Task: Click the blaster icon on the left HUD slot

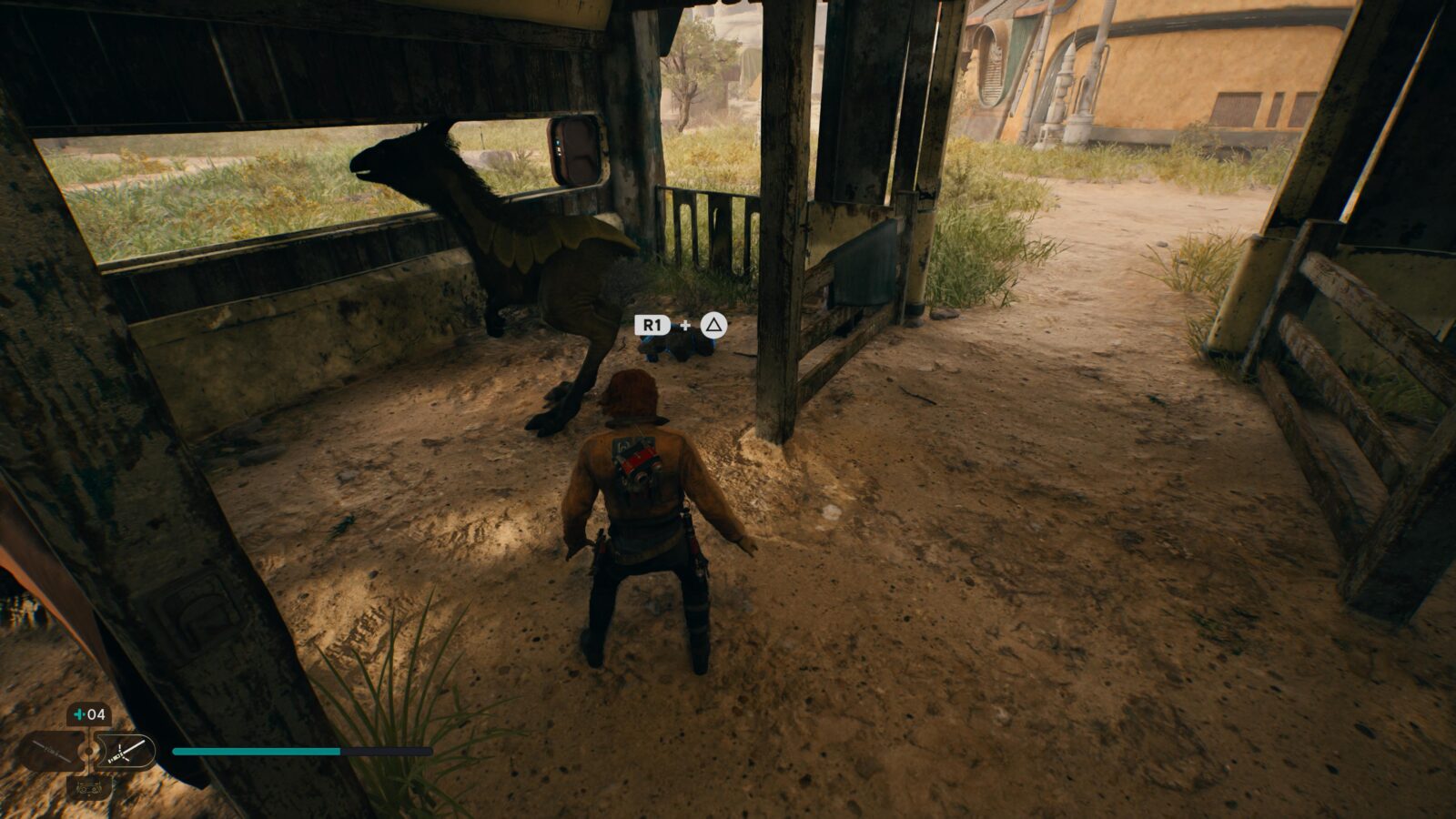Action: coord(50,751)
